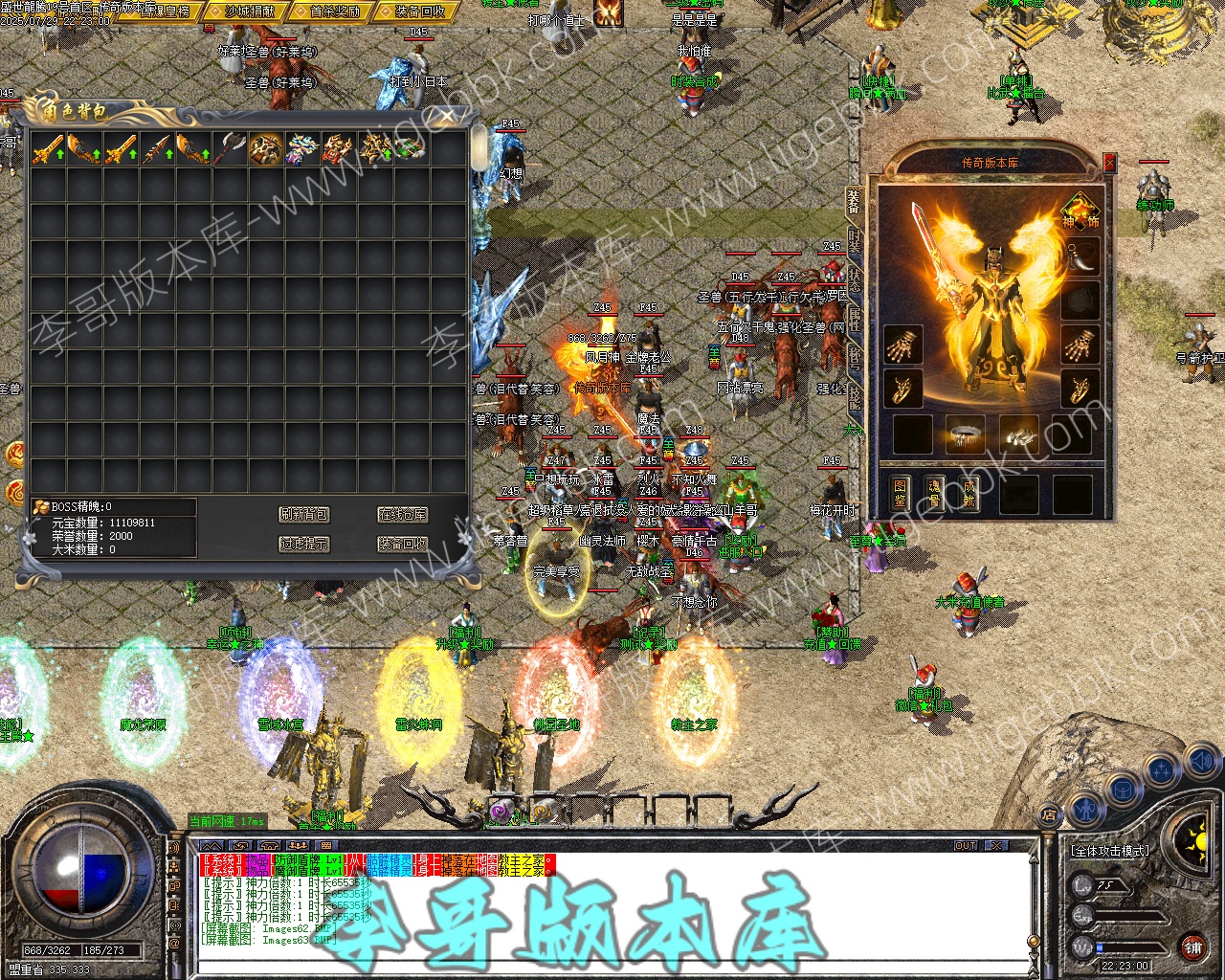Open the 首杀奖励 top menu button
Screen dimensions: 1225x980
[x=335, y=11]
